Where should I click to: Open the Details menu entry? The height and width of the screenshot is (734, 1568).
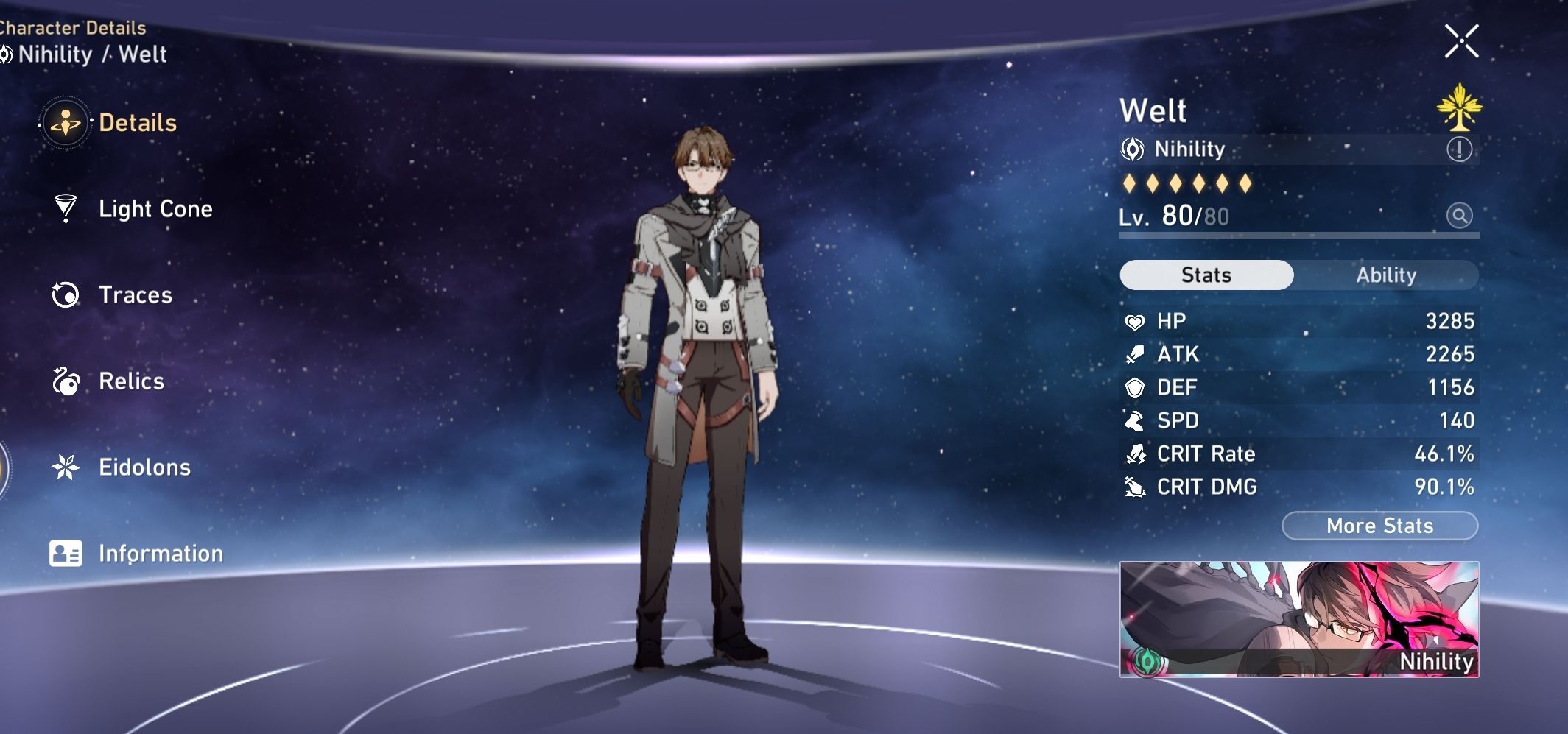tap(137, 122)
